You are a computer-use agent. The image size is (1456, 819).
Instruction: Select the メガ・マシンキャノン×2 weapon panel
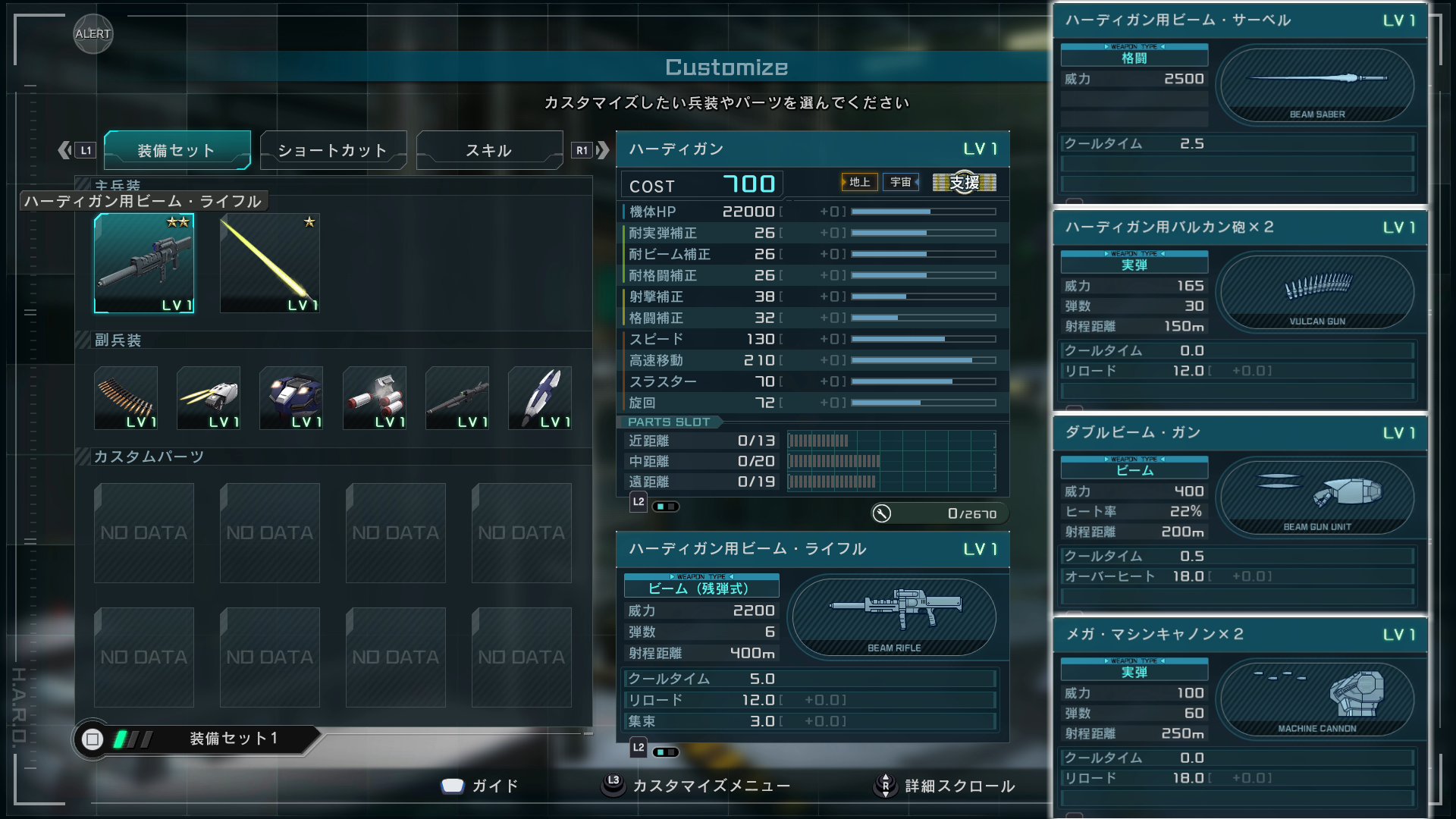point(1240,635)
